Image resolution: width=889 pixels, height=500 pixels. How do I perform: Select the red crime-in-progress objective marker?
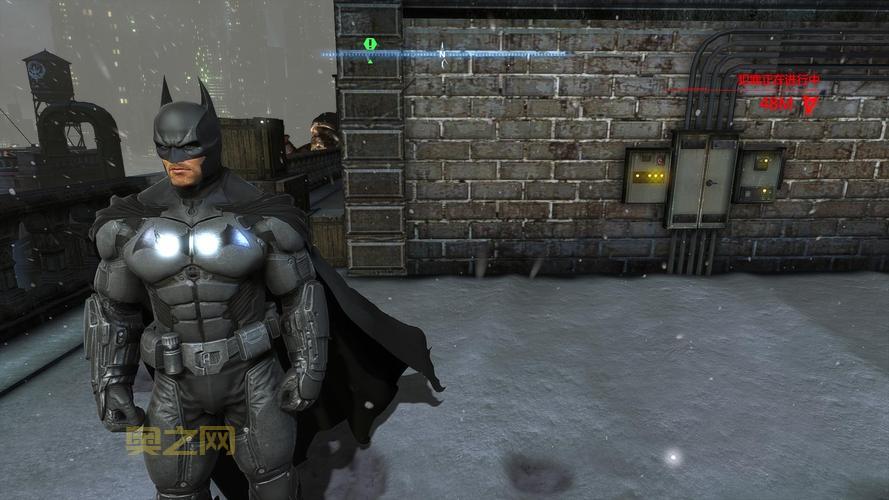point(809,104)
